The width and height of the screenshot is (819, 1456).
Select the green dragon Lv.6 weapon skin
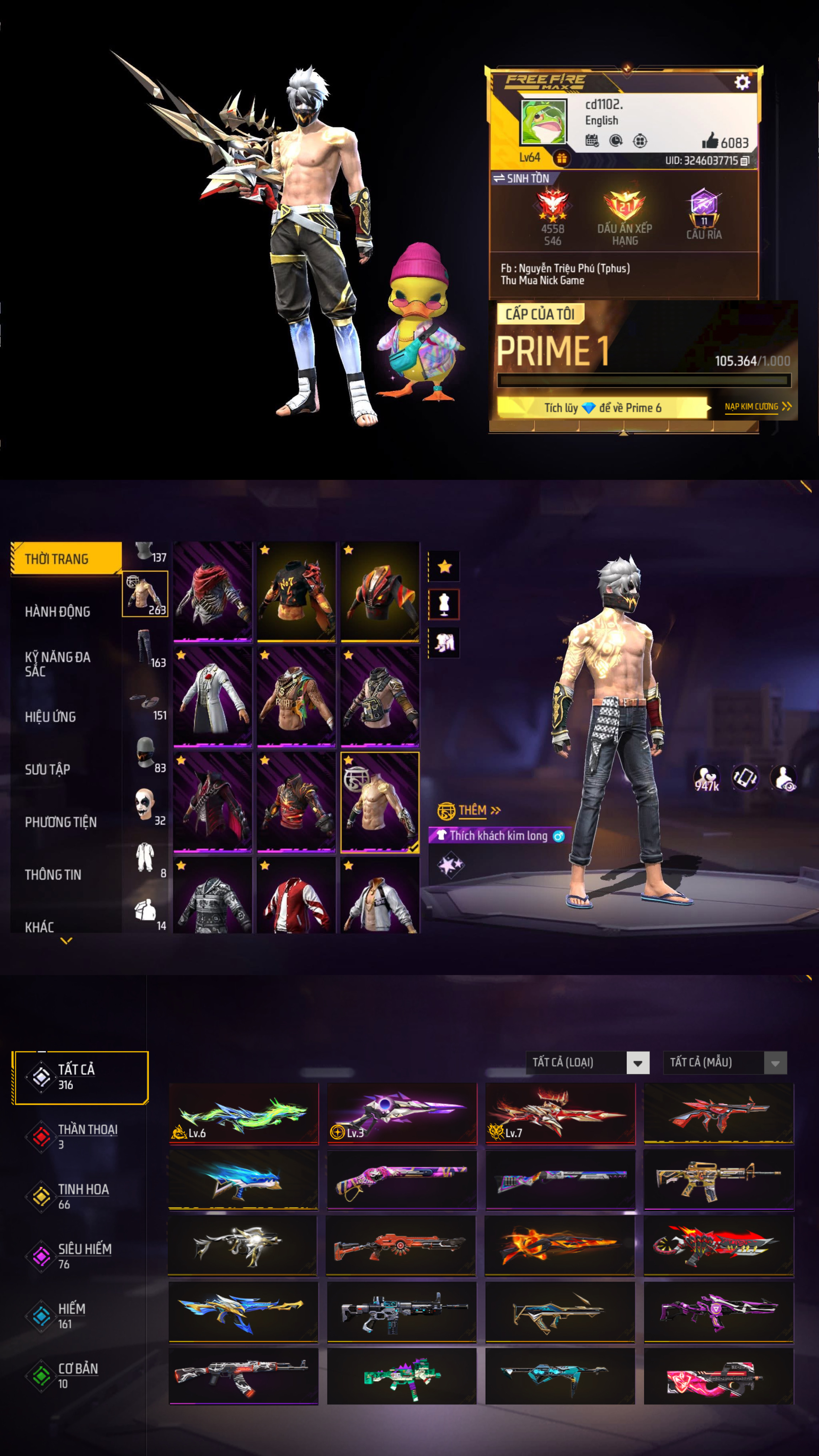pyautogui.click(x=243, y=1114)
